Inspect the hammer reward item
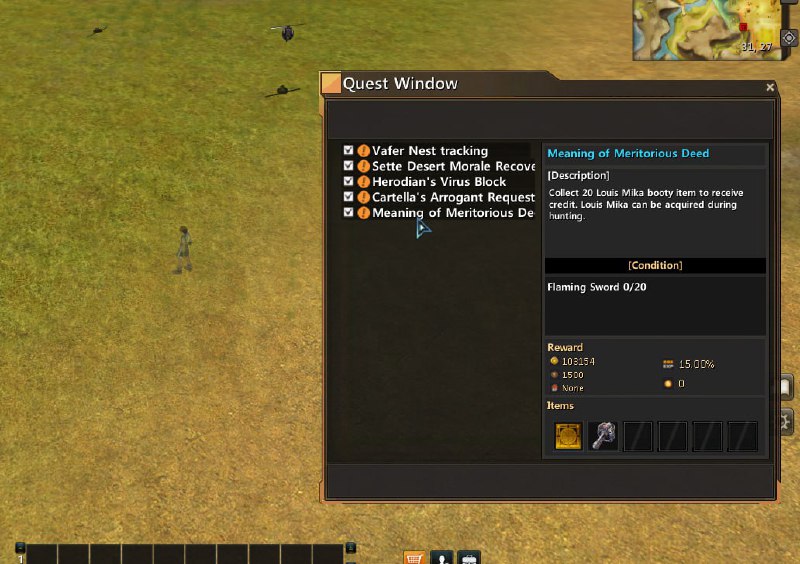Viewport: 800px width, 564px height. pyautogui.click(x=603, y=436)
